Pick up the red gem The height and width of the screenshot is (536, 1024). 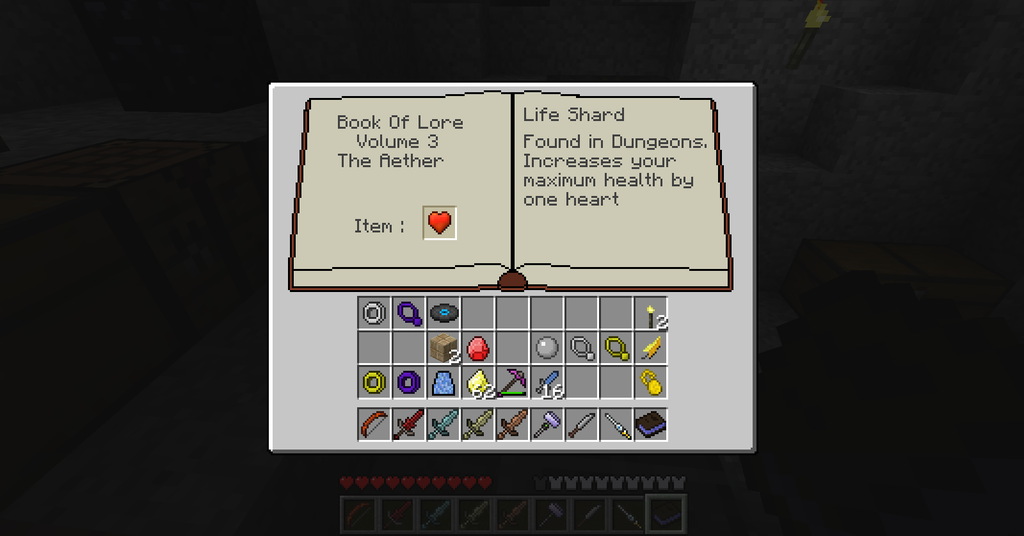pyautogui.click(x=477, y=348)
